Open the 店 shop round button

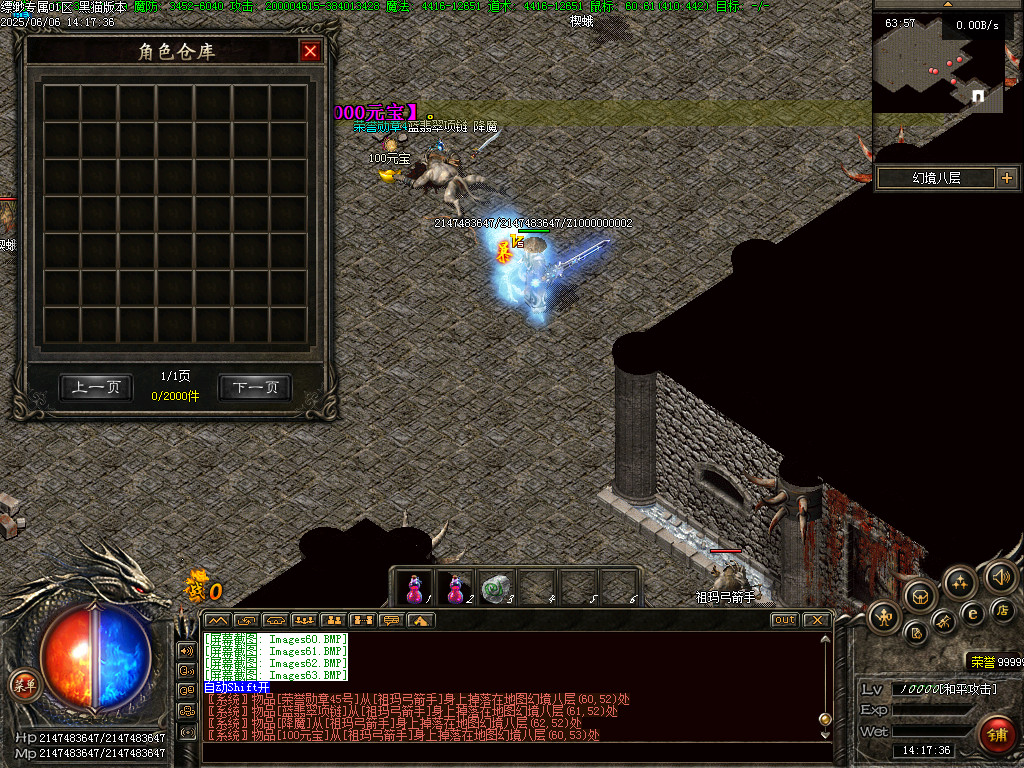coord(1002,610)
